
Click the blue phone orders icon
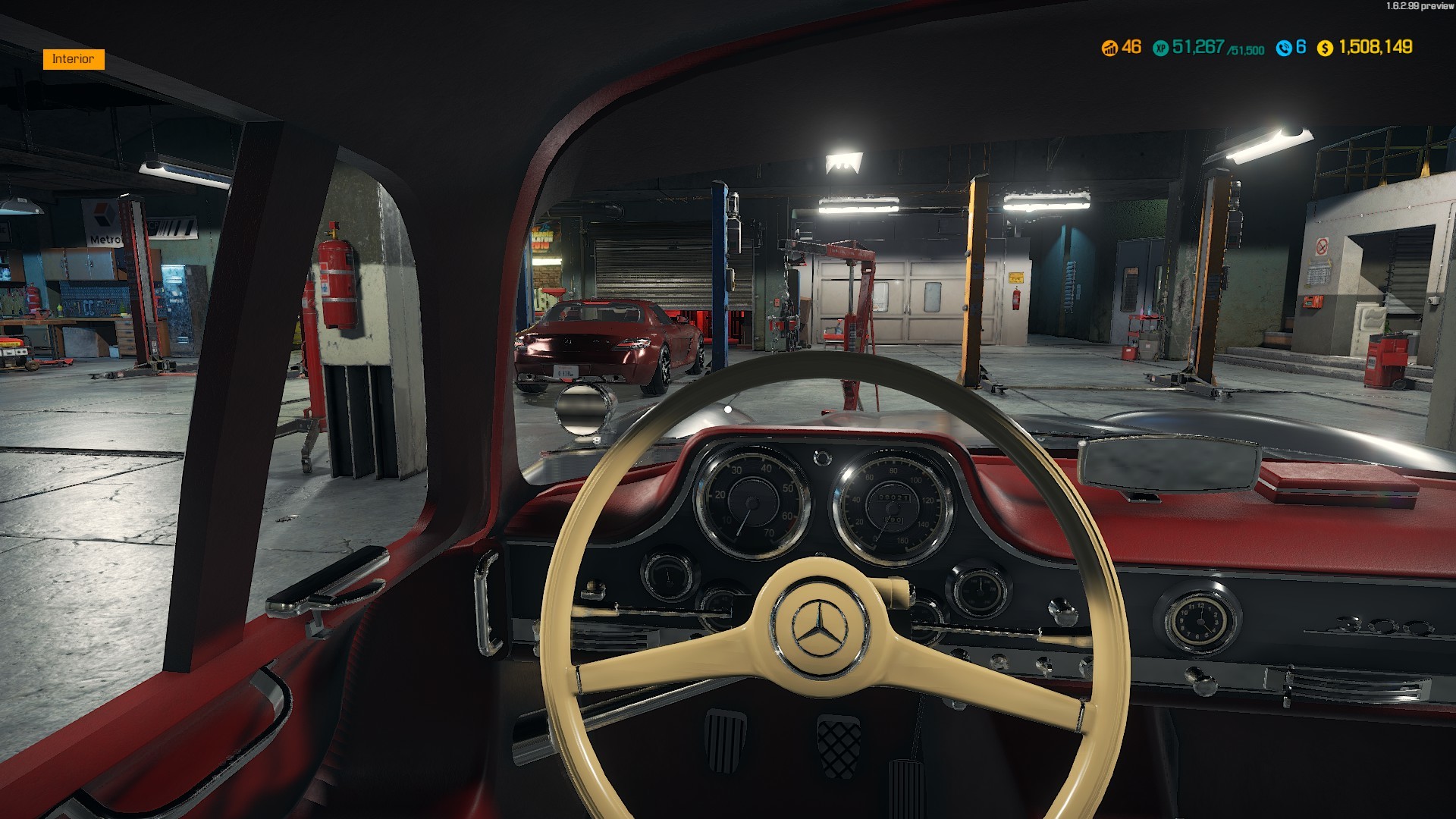point(1284,47)
